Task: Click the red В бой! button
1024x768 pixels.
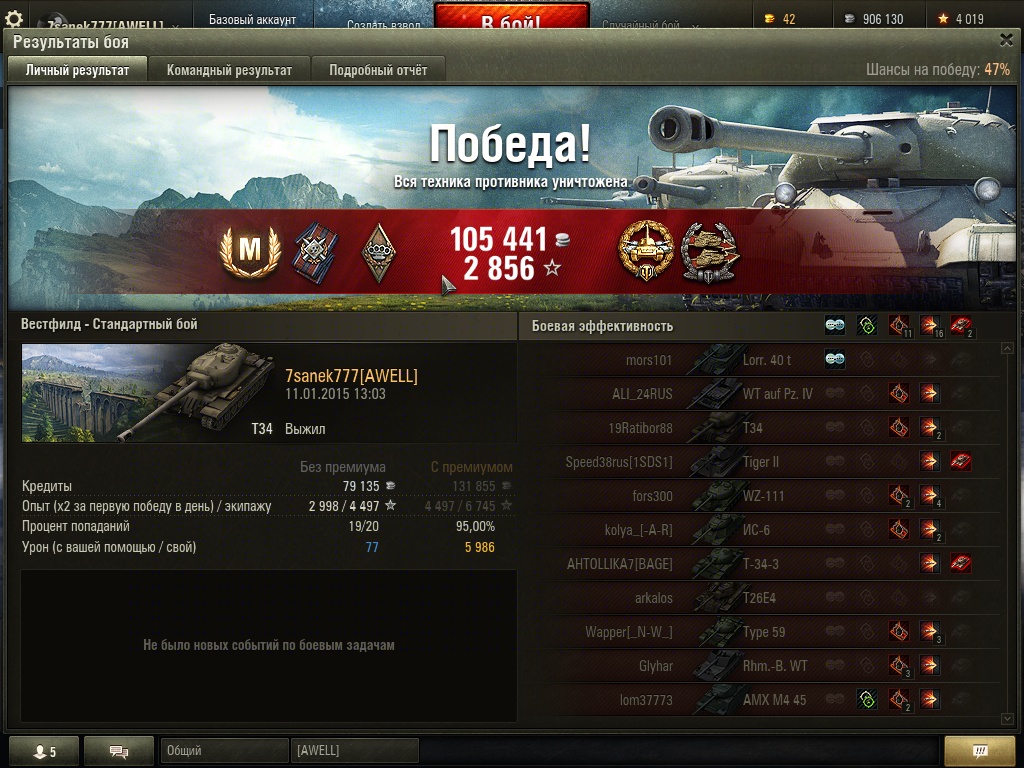Action: pos(511,20)
